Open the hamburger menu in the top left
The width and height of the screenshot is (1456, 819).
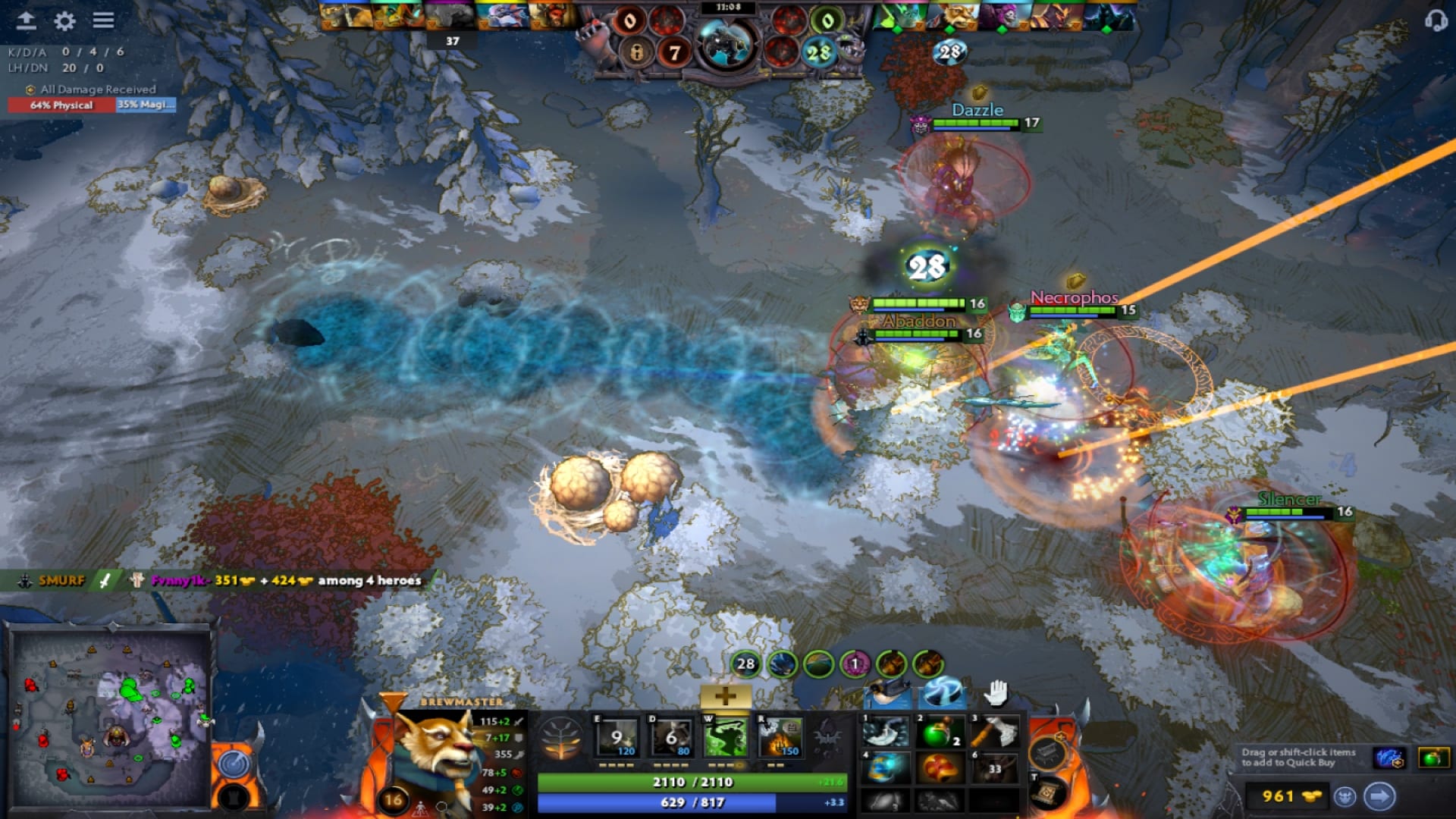[104, 21]
